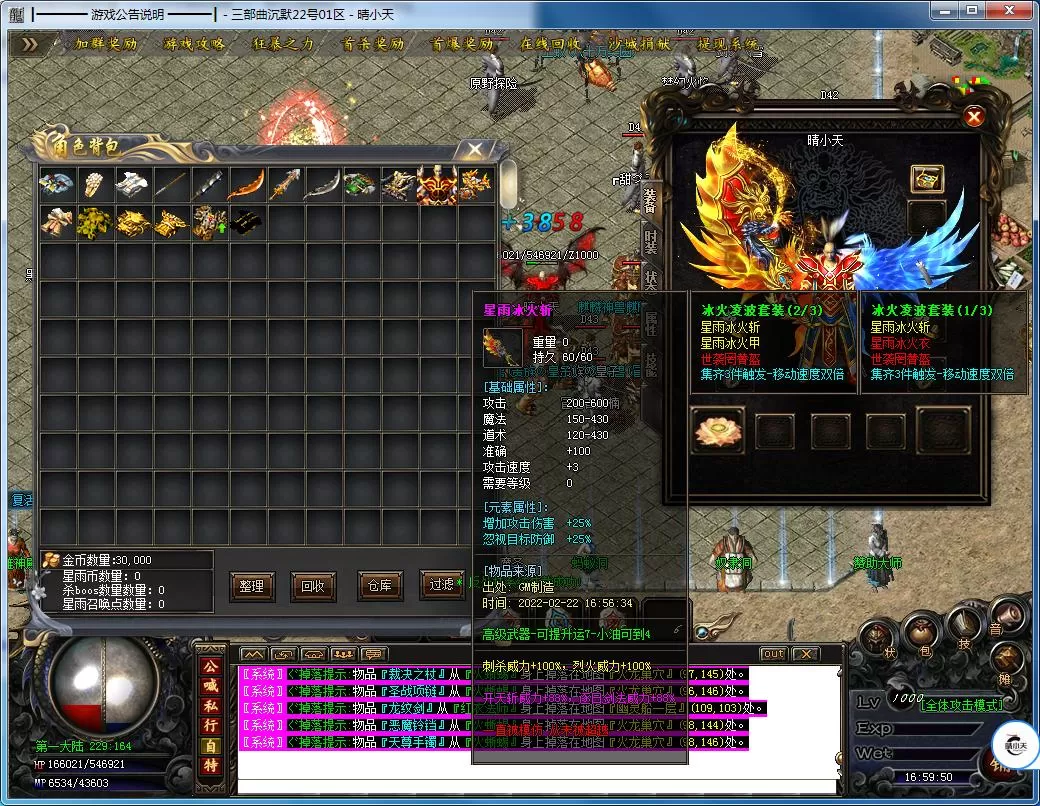Click the 整理 sort button
1040x806 pixels.
[252, 586]
